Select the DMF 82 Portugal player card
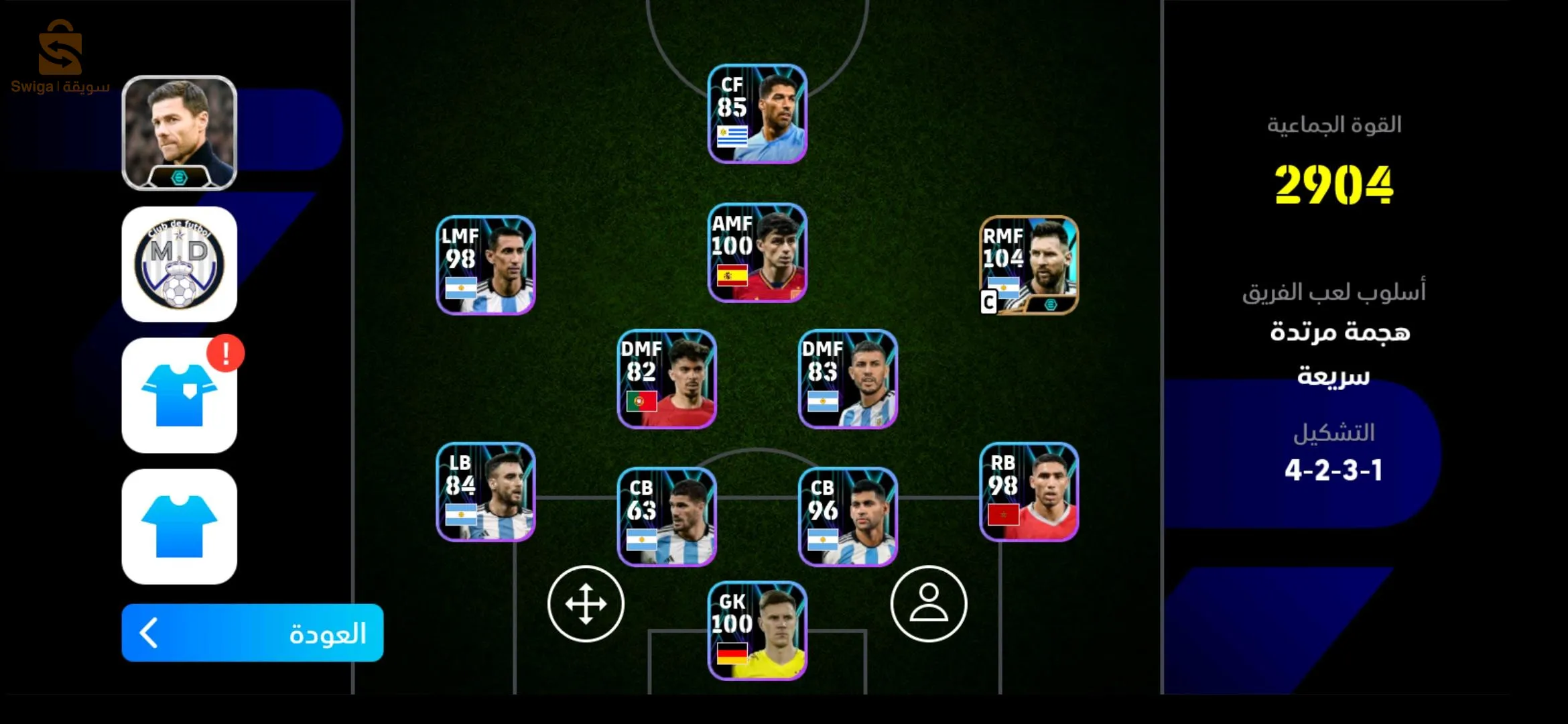The height and width of the screenshot is (724, 1568). click(x=667, y=379)
